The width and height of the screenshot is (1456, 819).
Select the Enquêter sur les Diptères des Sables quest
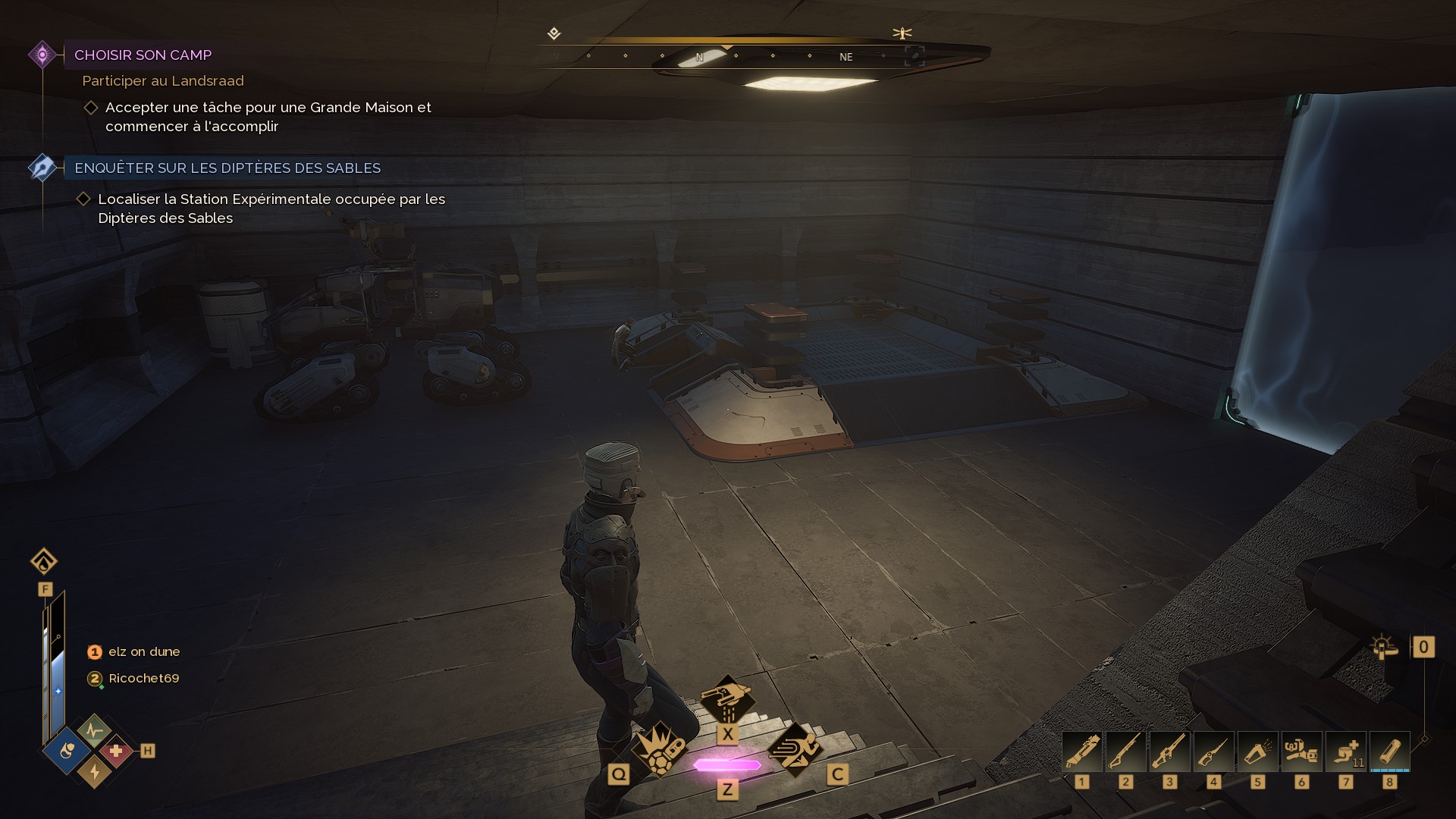point(227,168)
